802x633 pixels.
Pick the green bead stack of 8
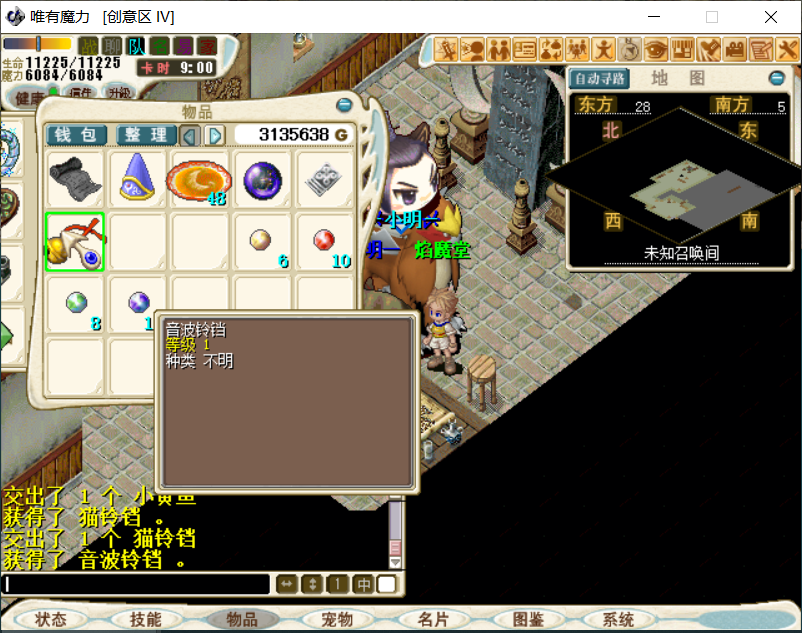coord(76,303)
